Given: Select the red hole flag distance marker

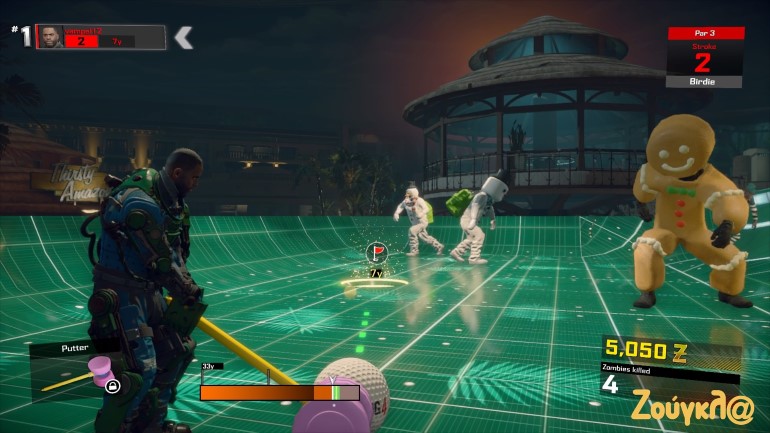Looking at the screenshot, I should [377, 252].
